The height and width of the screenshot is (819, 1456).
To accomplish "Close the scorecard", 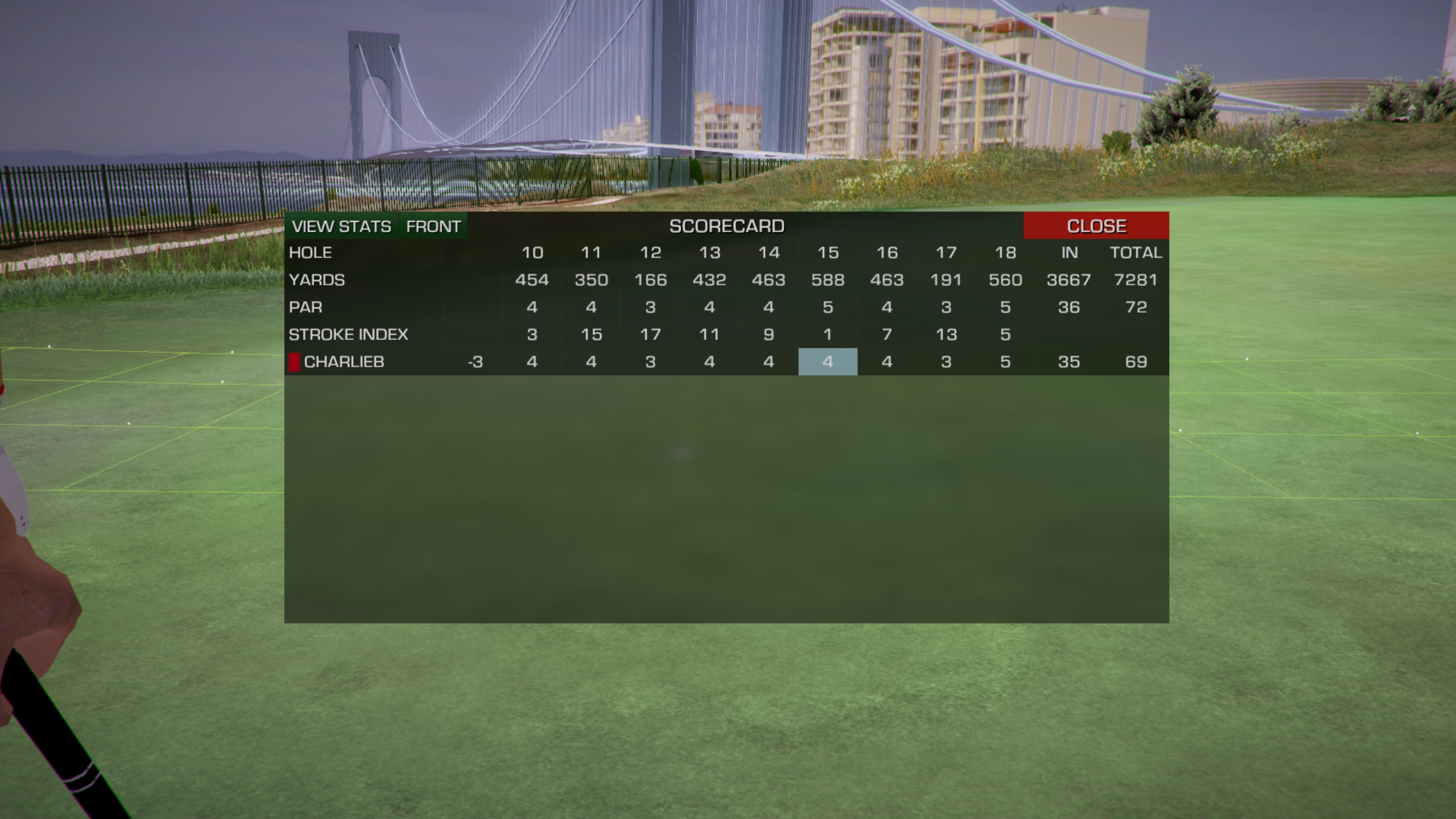I will [x=1096, y=226].
